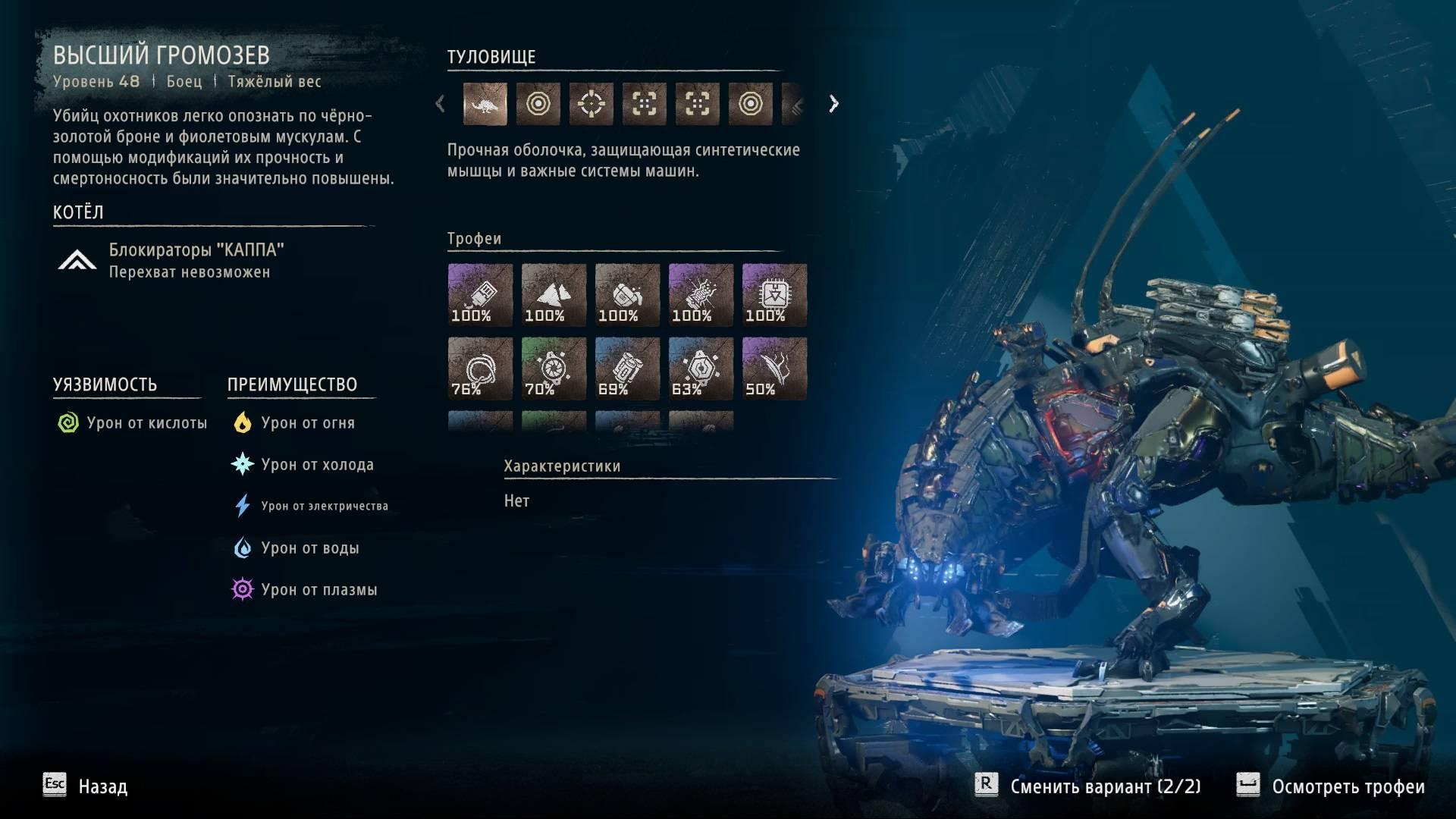Pick the blue canisters trophy at 69%
Viewport: 1456px width, 819px height.
pos(627,369)
